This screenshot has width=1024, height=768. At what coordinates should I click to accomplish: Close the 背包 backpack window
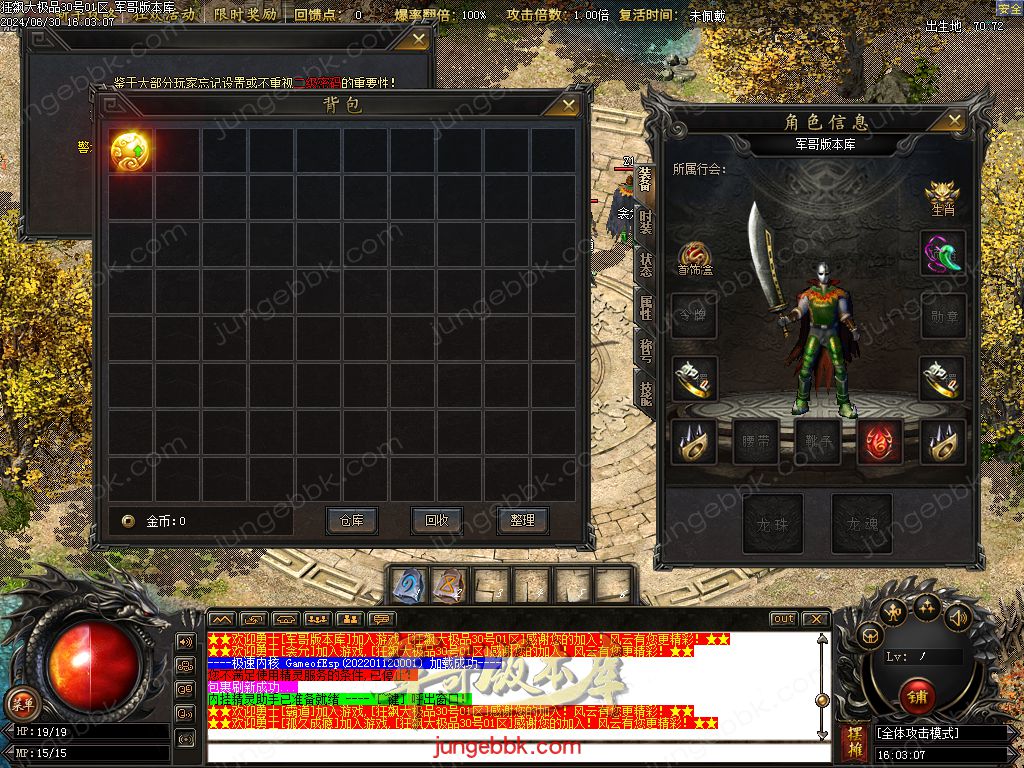pos(568,104)
